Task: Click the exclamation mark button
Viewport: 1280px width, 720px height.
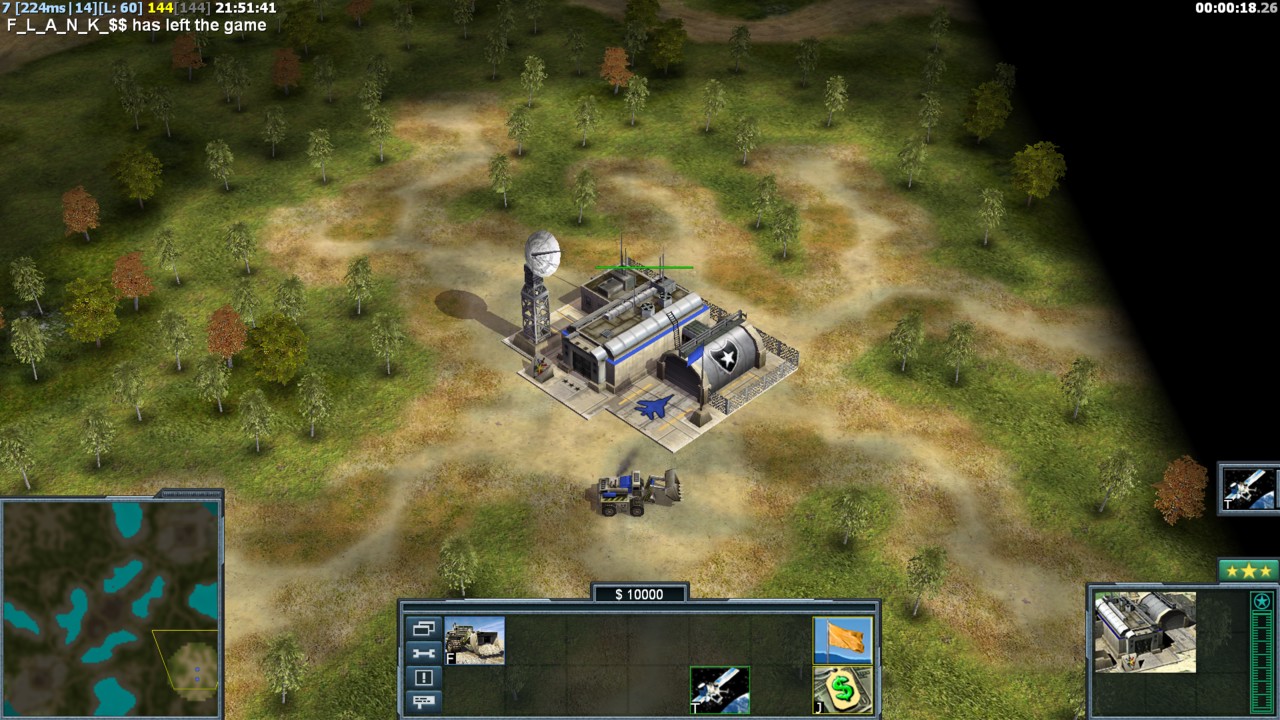Action: tap(422, 678)
